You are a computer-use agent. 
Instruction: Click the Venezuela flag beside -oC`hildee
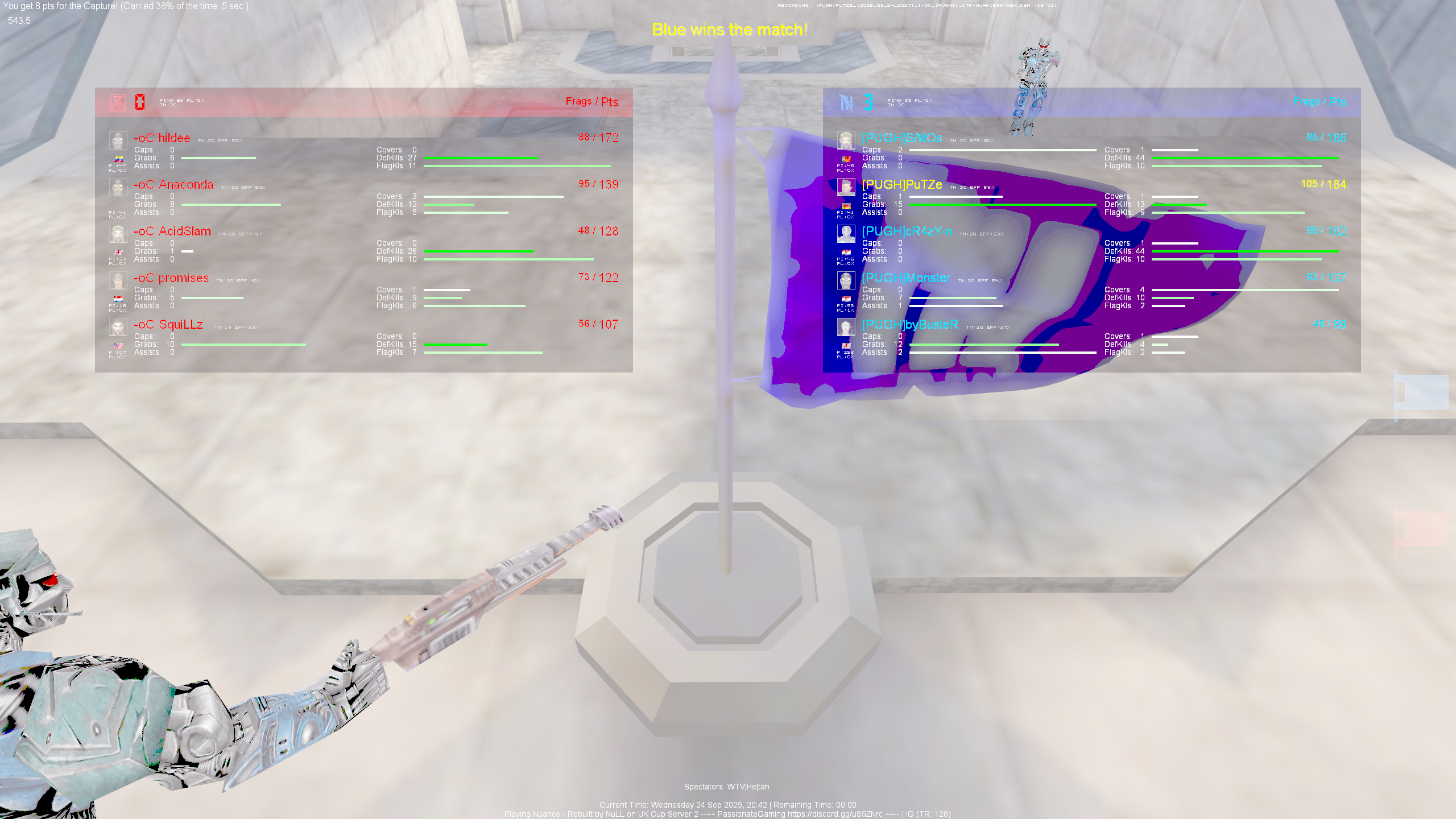[118, 159]
